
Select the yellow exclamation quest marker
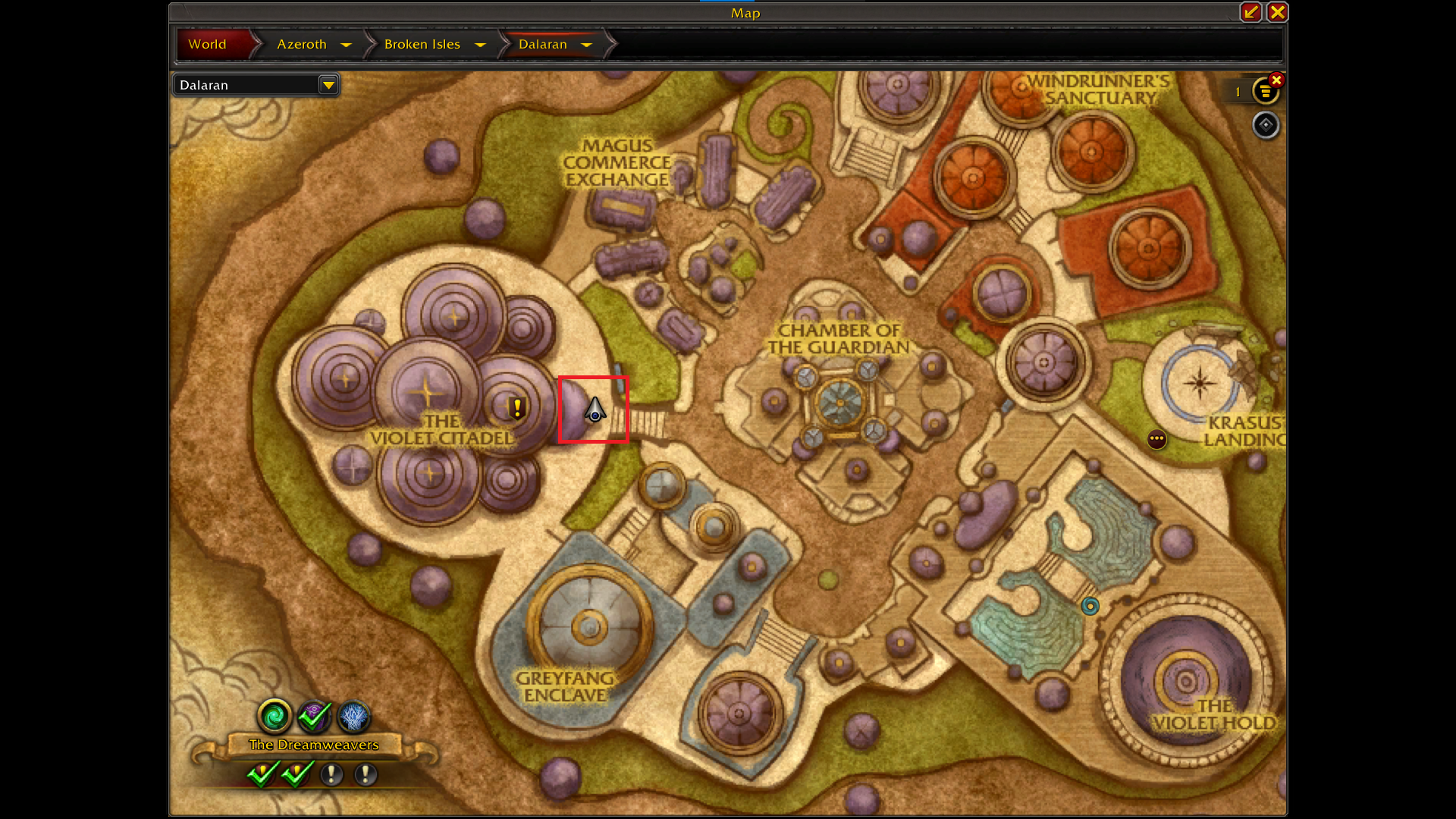[x=517, y=408]
